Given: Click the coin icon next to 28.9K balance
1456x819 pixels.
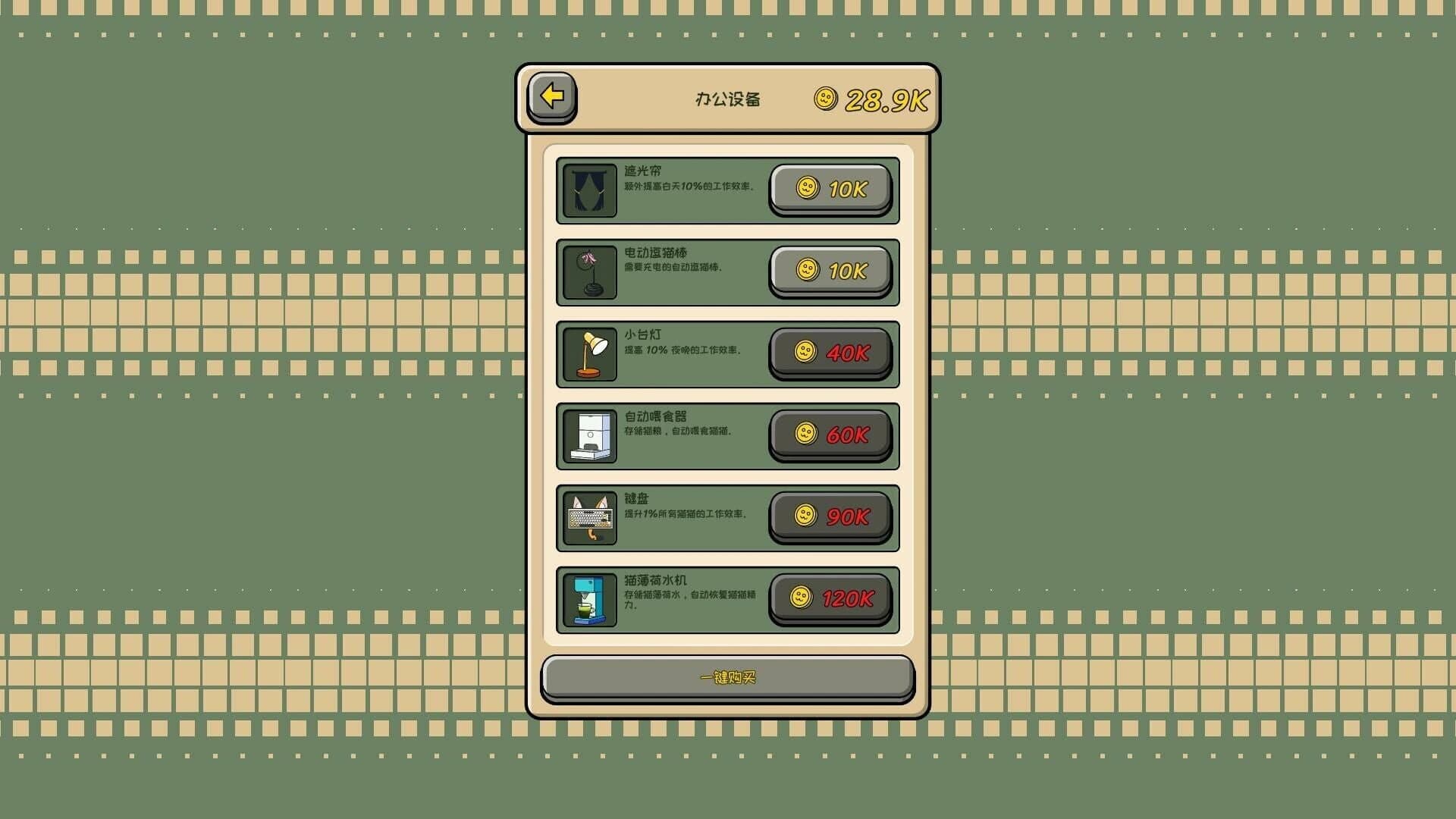Looking at the screenshot, I should coord(826,99).
